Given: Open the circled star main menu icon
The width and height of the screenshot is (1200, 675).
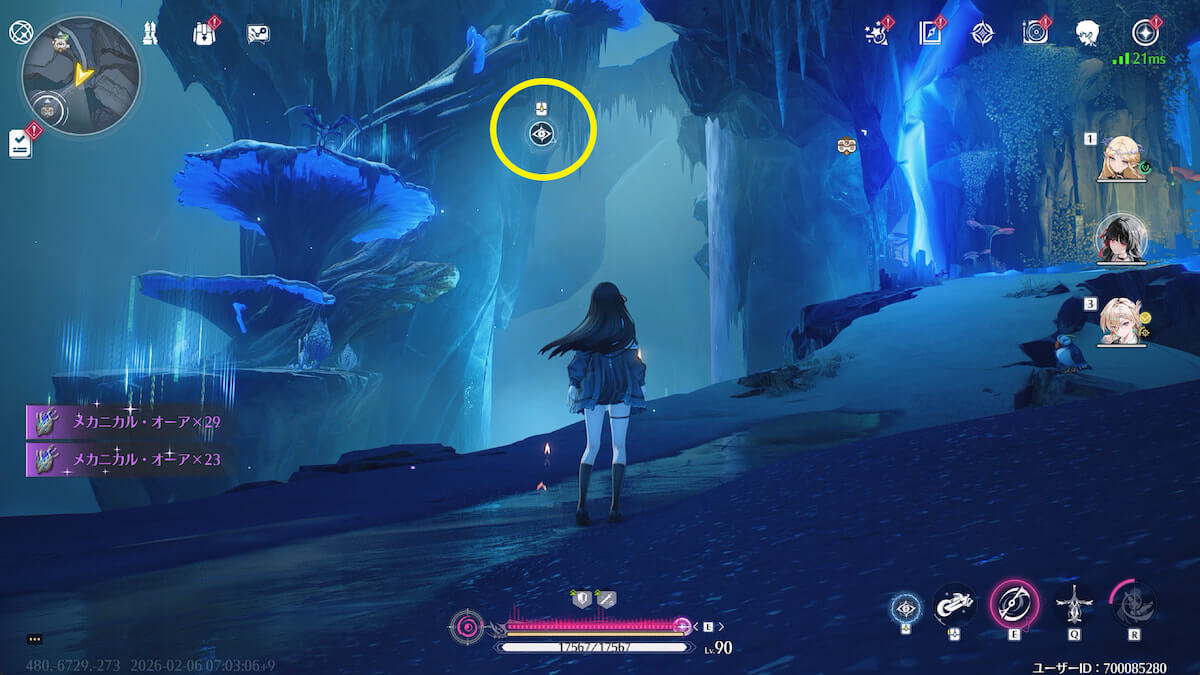Looking at the screenshot, I should tap(1145, 32).
